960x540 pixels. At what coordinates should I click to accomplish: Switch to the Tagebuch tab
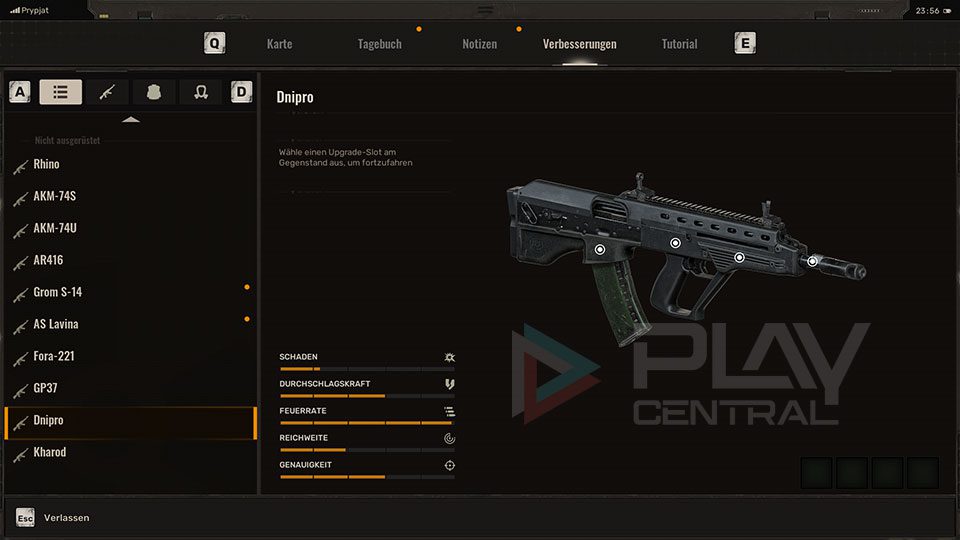click(379, 44)
